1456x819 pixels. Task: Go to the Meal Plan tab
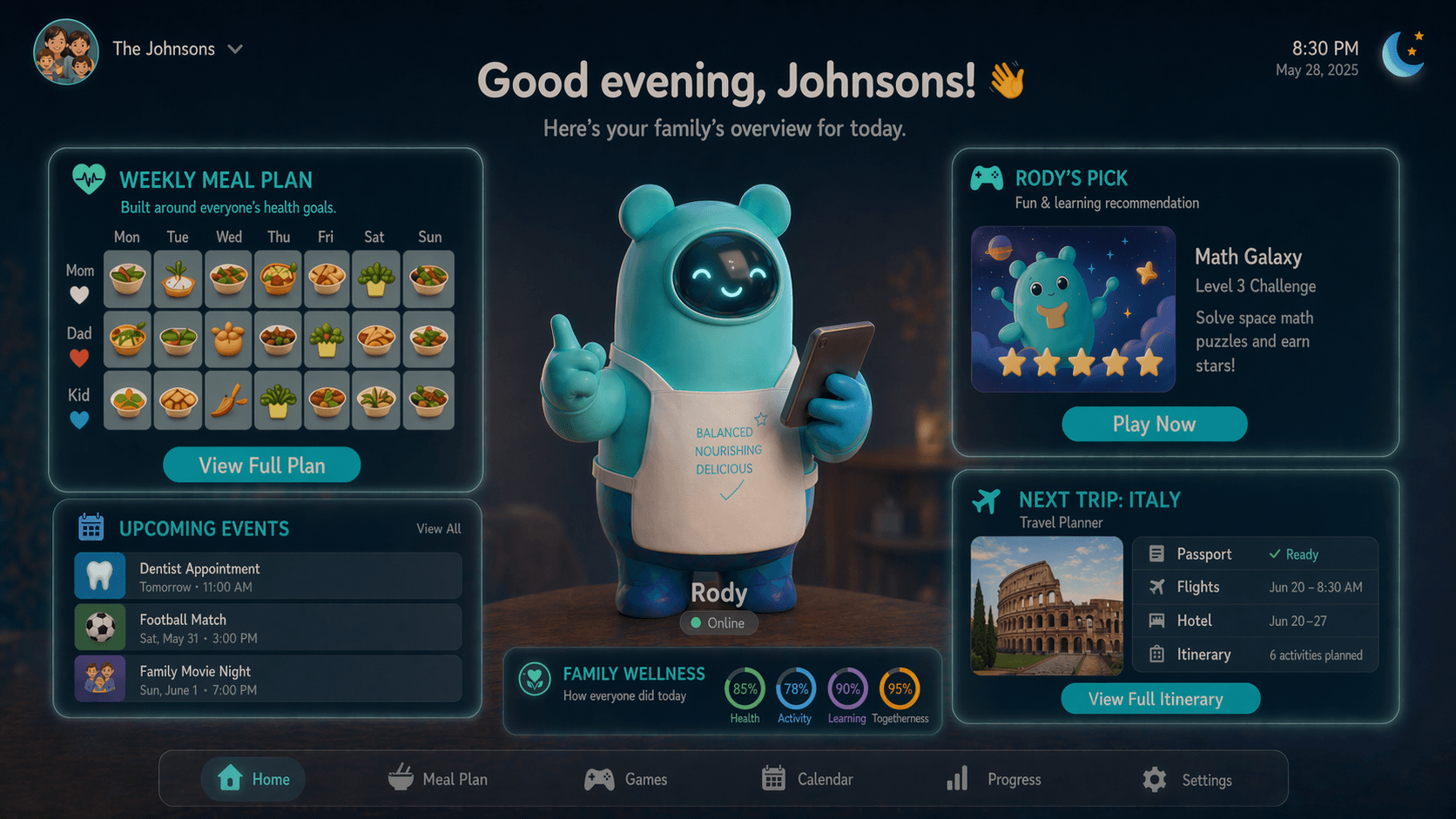point(438,779)
